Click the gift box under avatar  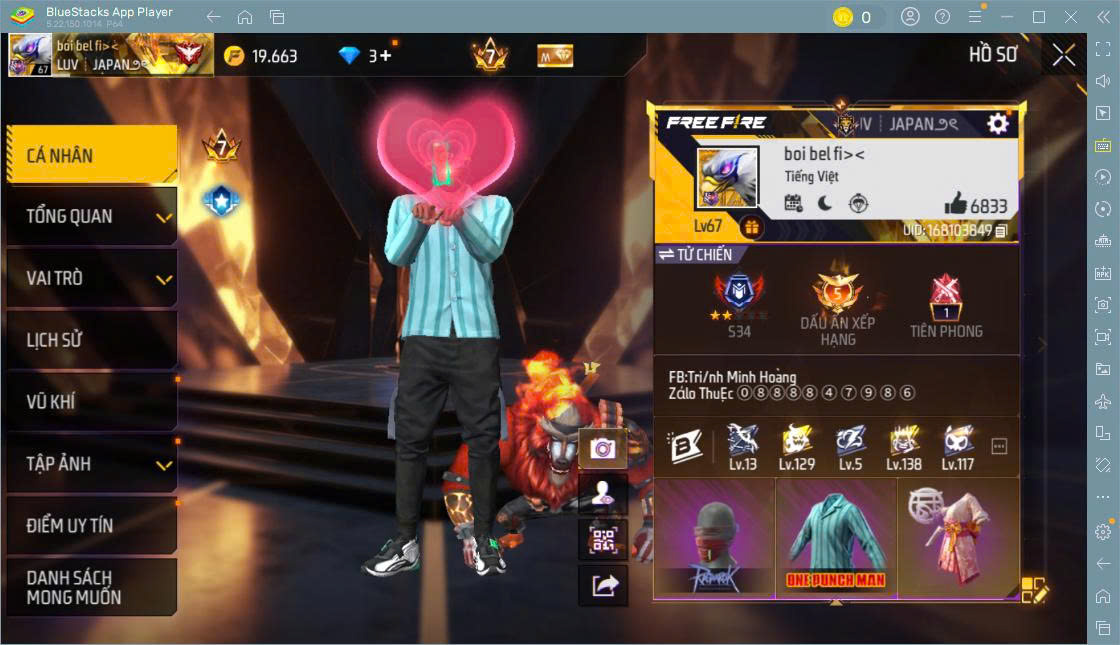point(751,228)
